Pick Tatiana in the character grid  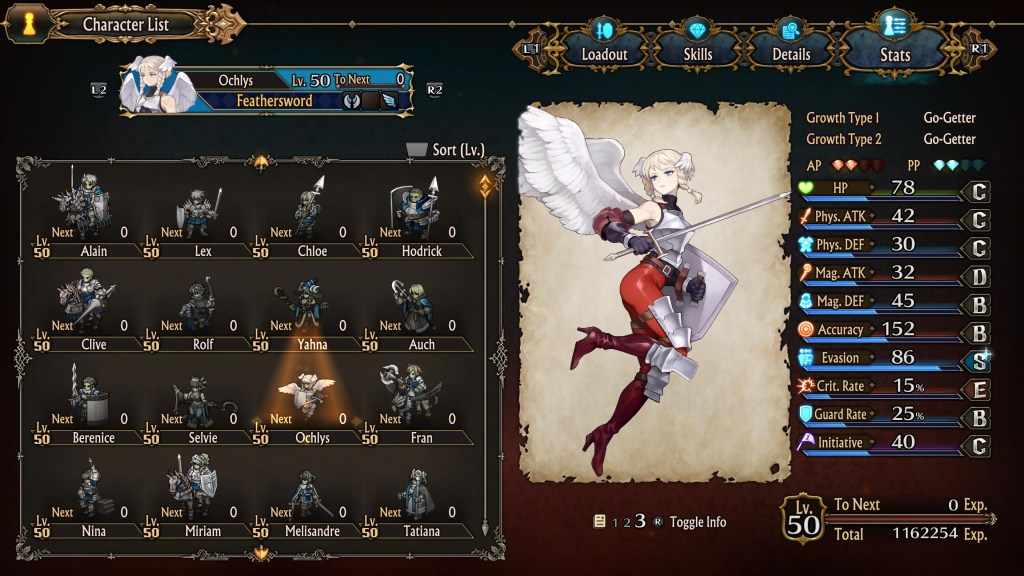[420, 496]
